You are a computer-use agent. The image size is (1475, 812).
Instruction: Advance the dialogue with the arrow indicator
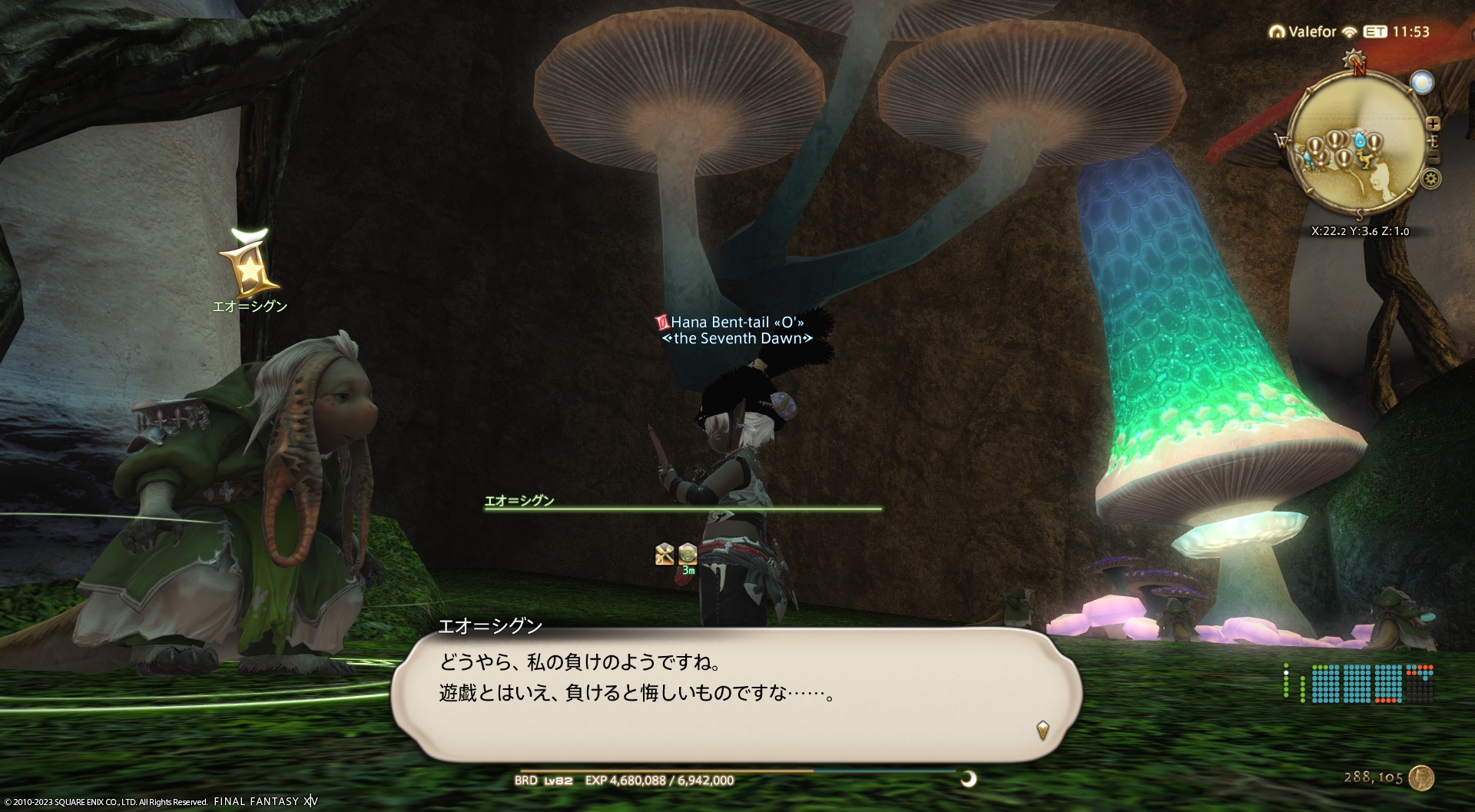click(1042, 729)
